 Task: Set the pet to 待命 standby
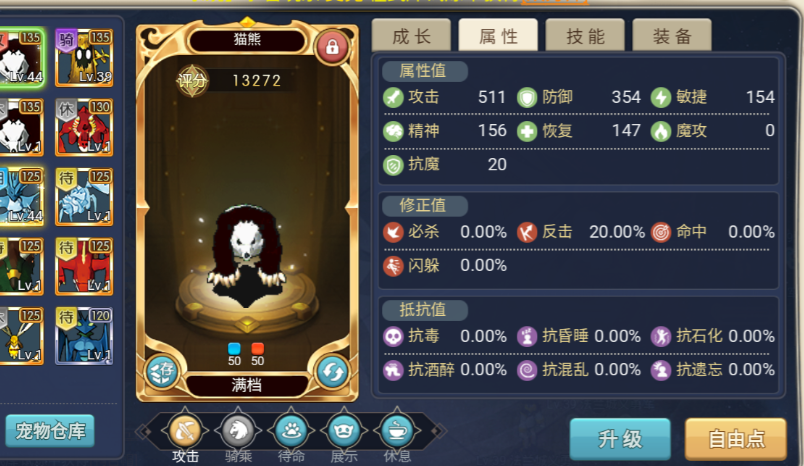(x=291, y=431)
